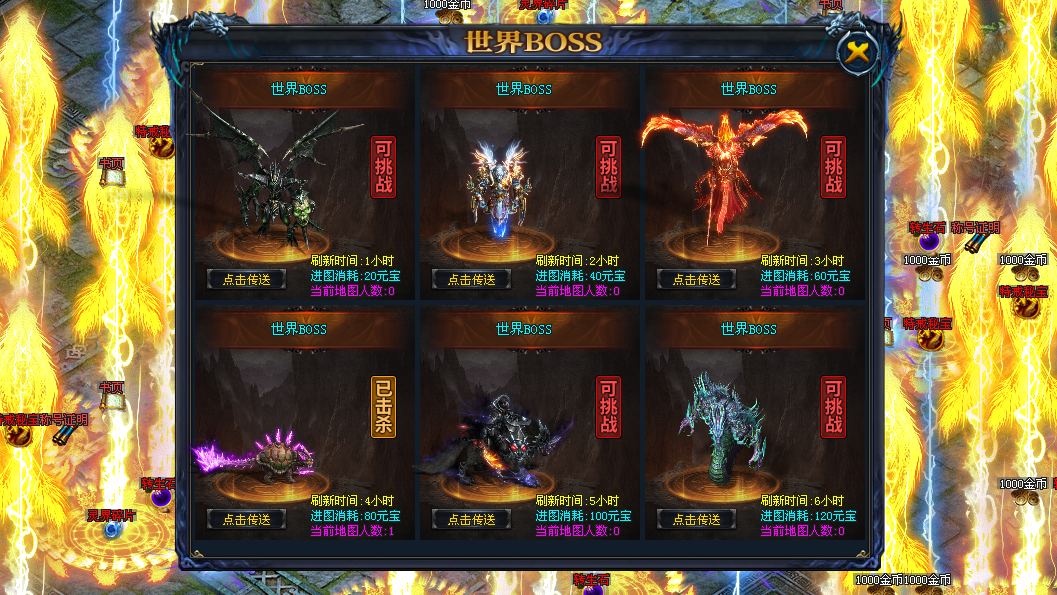The image size is (1057, 595).
Task: Click 点击传送 for the 100元宝 boss
Action: pyautogui.click(x=471, y=519)
